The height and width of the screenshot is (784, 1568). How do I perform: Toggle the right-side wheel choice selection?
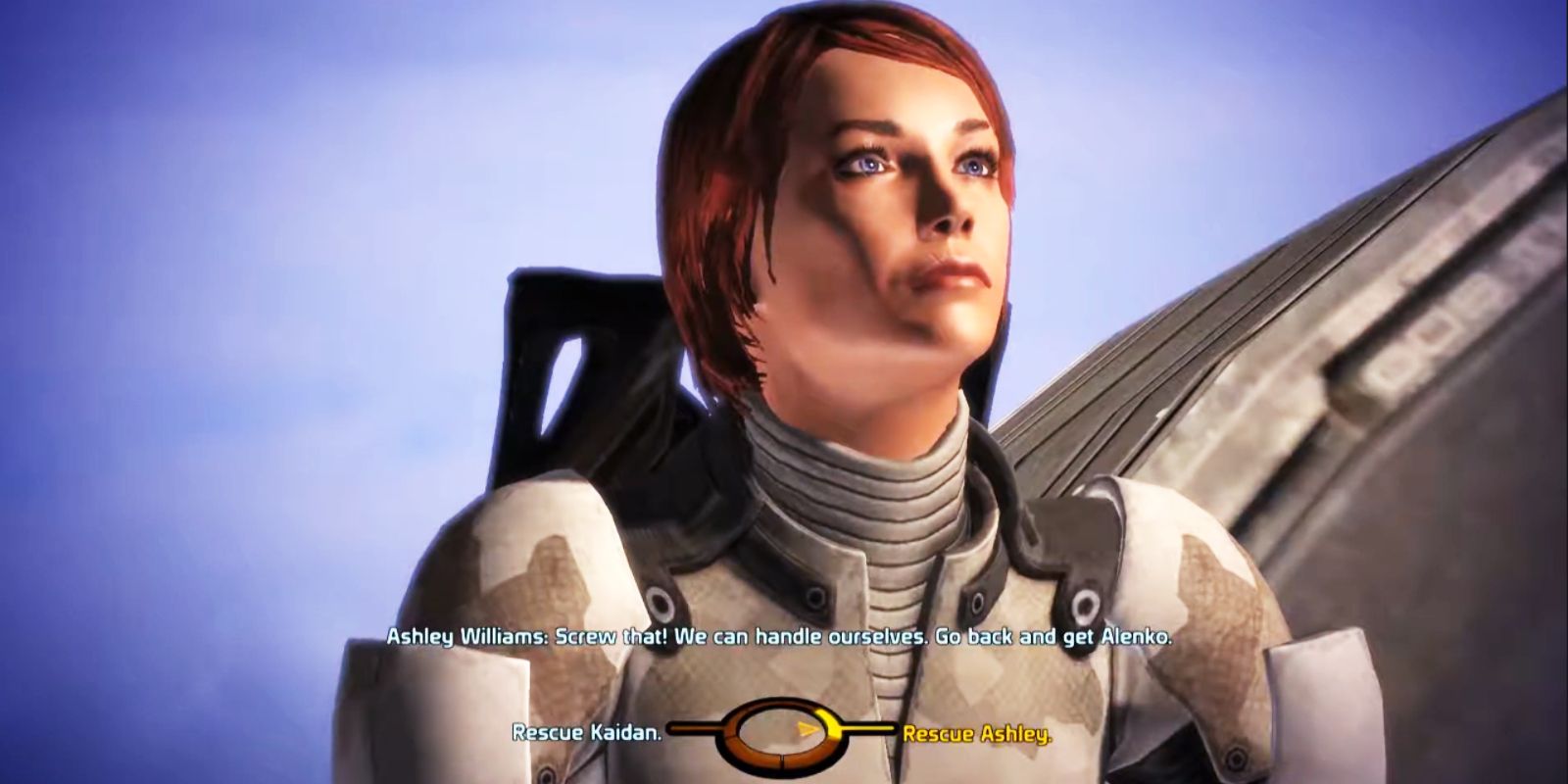click(x=829, y=725)
